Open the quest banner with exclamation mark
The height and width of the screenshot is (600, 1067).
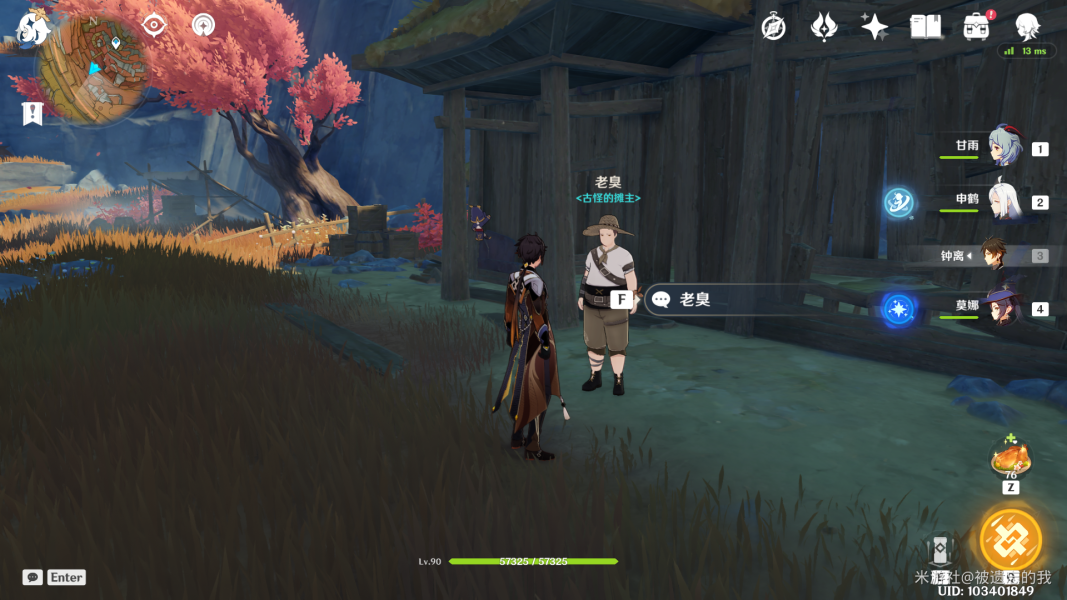point(32,113)
